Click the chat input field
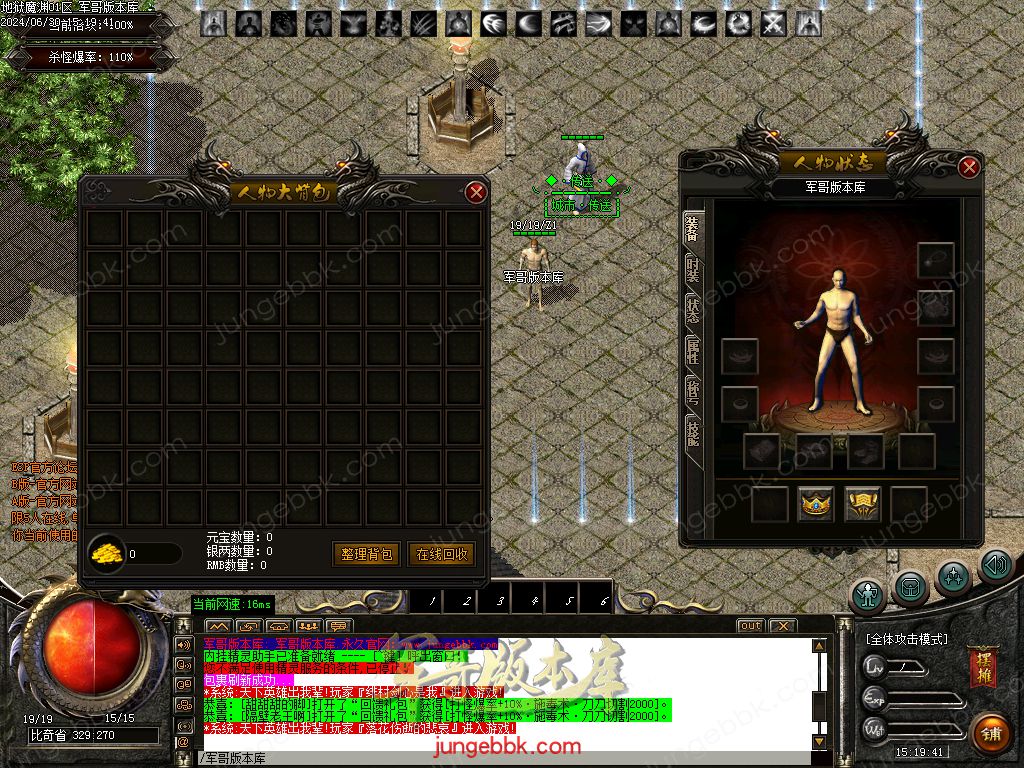Image resolution: width=1024 pixels, height=768 pixels. tap(500, 758)
